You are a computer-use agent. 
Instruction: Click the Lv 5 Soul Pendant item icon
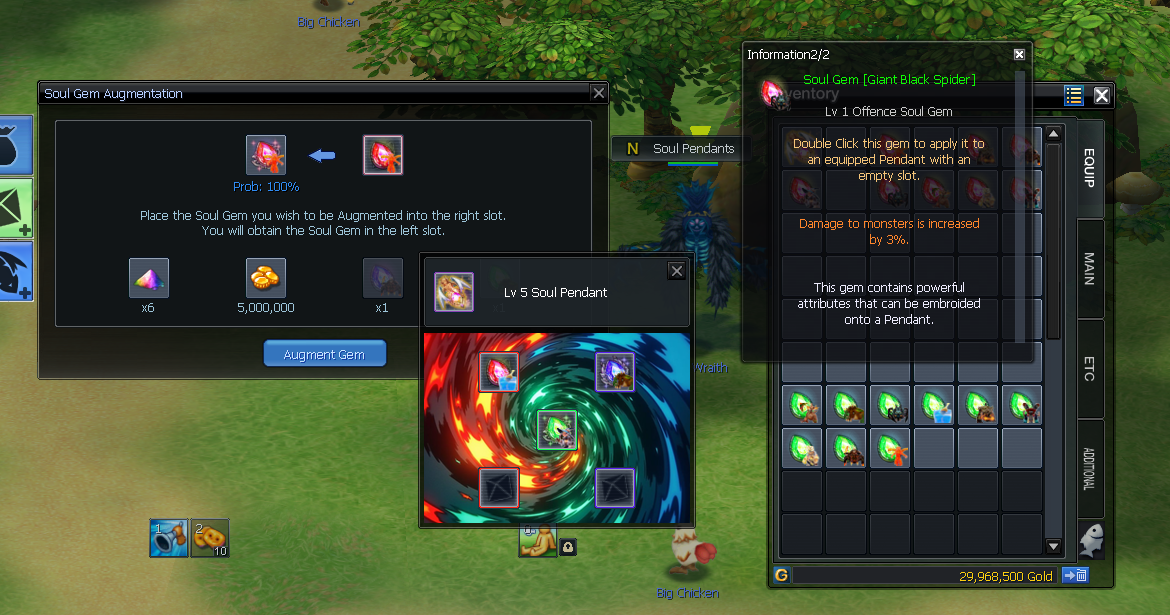454,292
